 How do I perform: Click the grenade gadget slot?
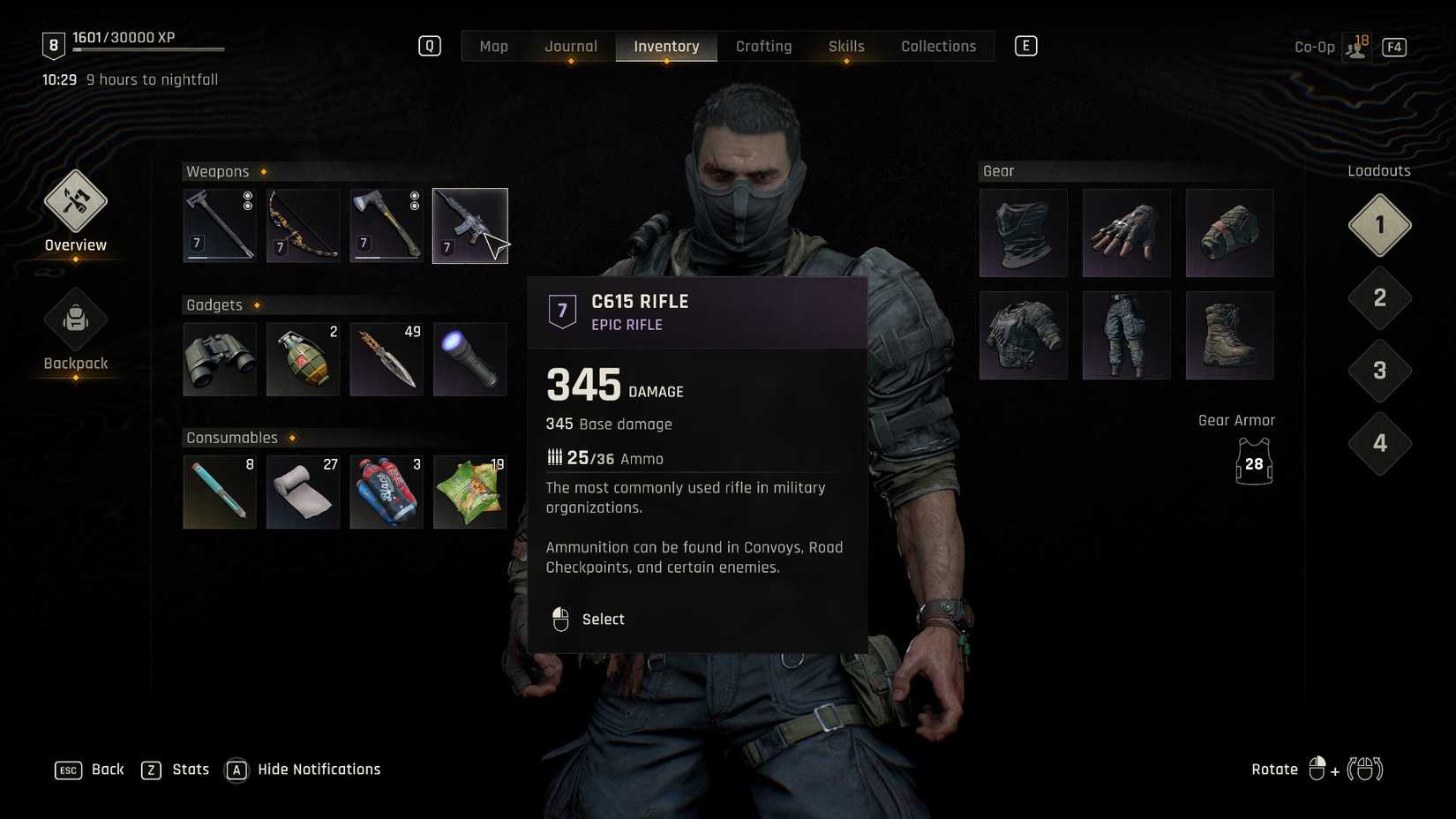click(303, 358)
